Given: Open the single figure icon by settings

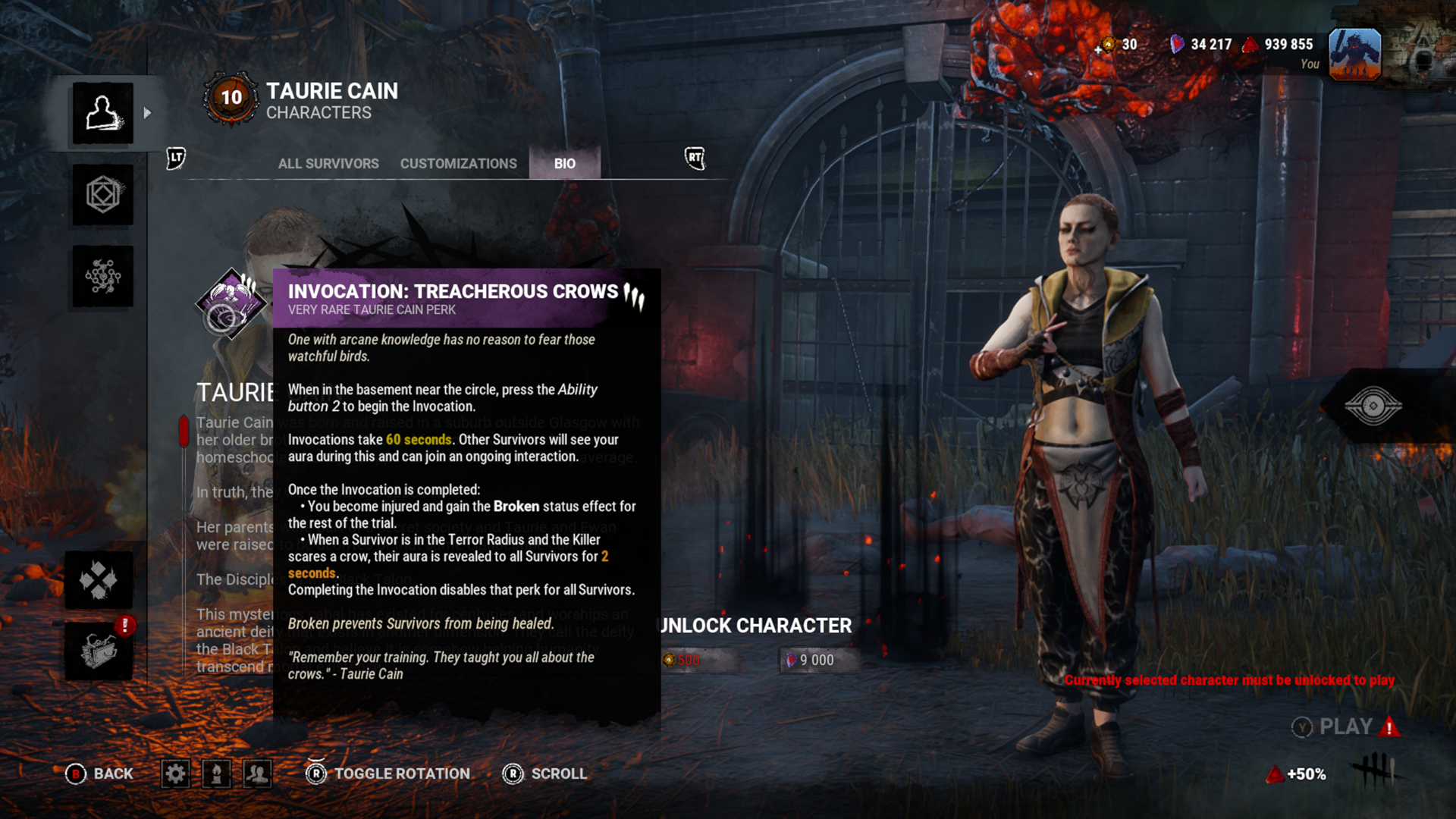Looking at the screenshot, I should point(217,773).
